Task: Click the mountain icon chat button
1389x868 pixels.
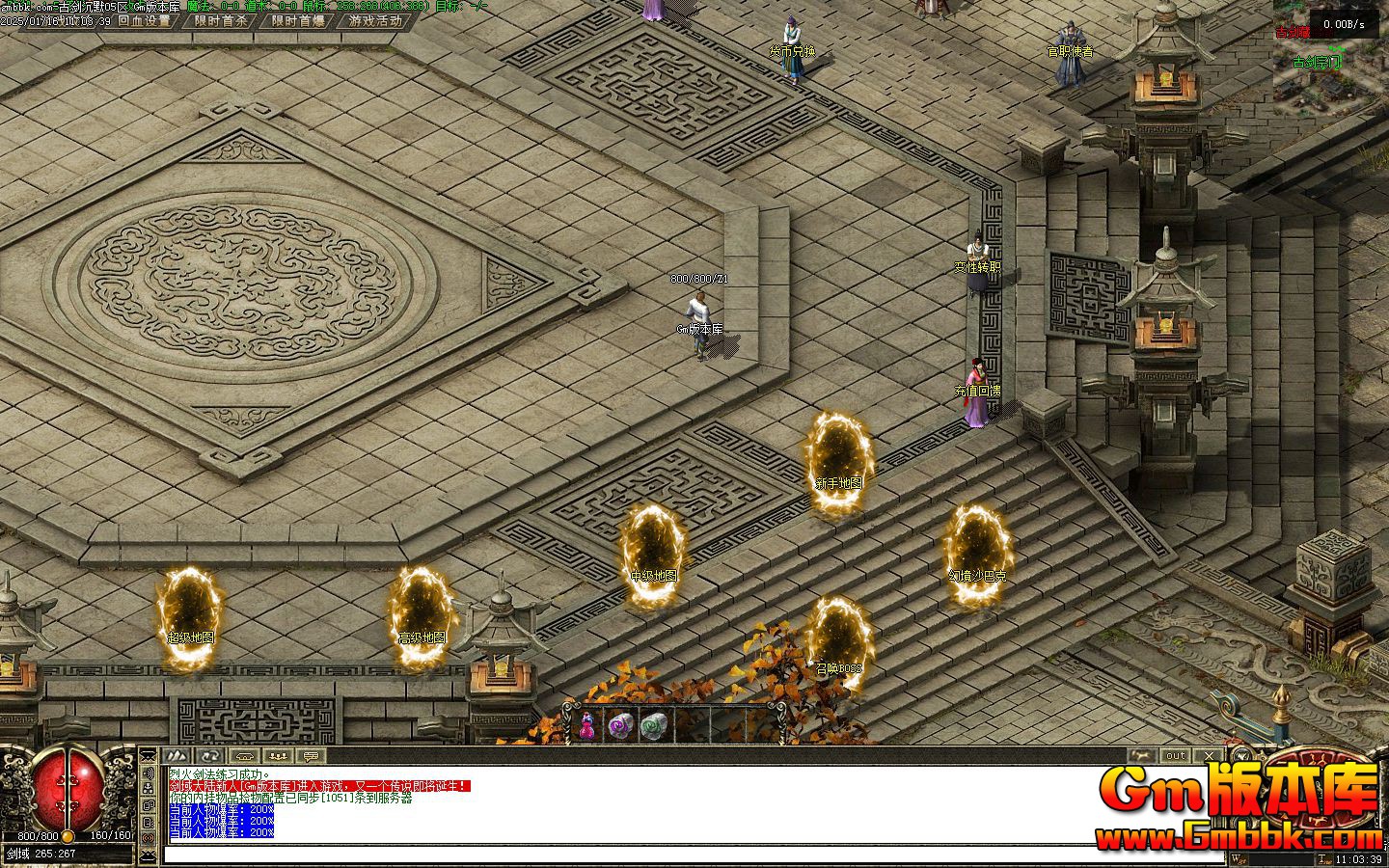Action: coord(176,755)
